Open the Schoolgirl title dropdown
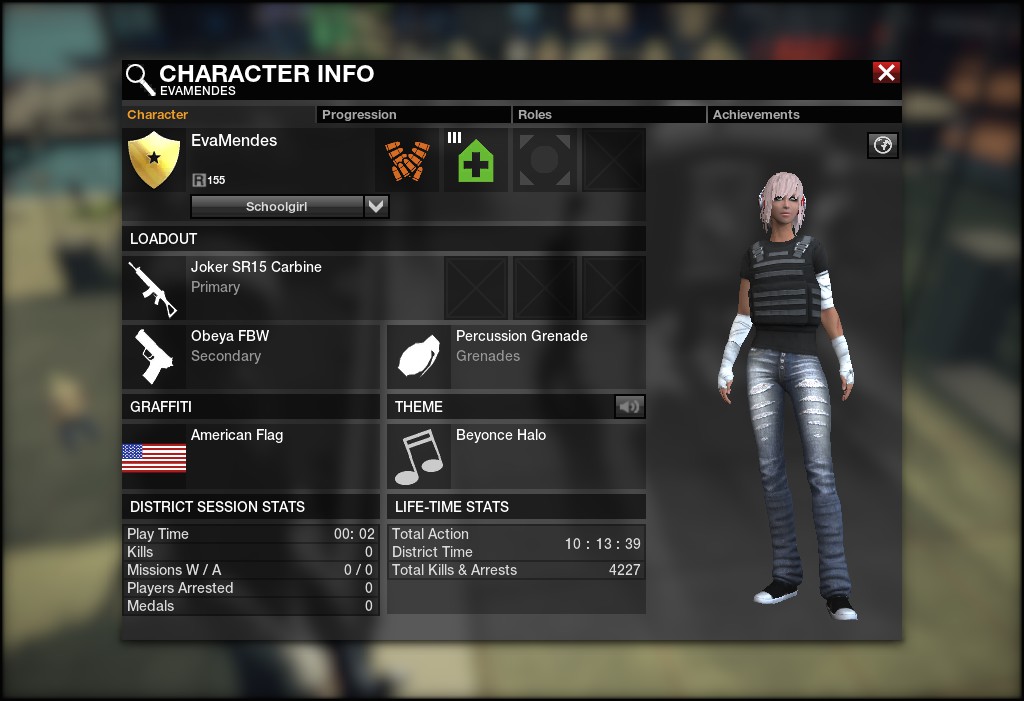 pos(376,207)
